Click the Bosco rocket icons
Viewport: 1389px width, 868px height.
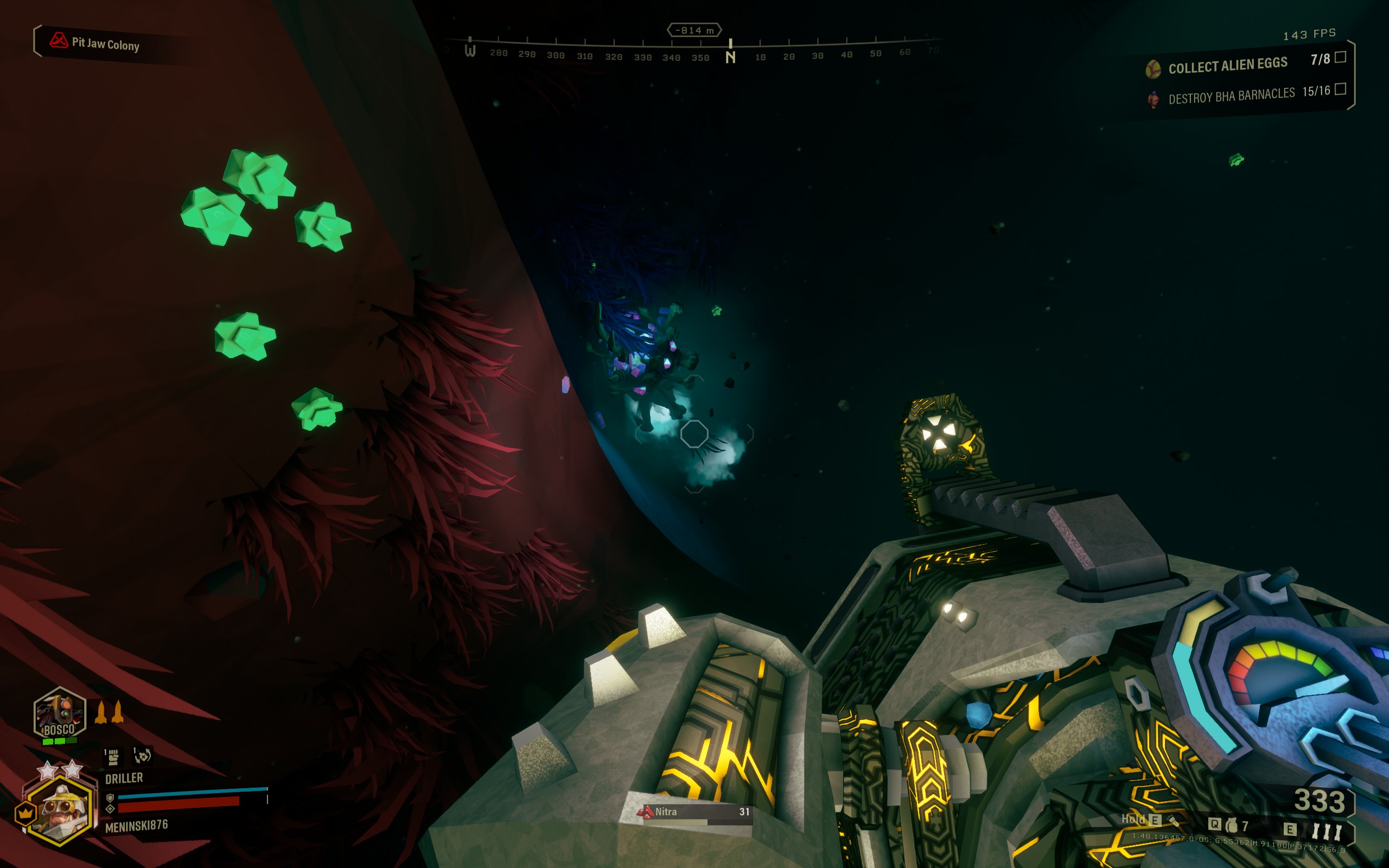pyautogui.click(x=109, y=712)
